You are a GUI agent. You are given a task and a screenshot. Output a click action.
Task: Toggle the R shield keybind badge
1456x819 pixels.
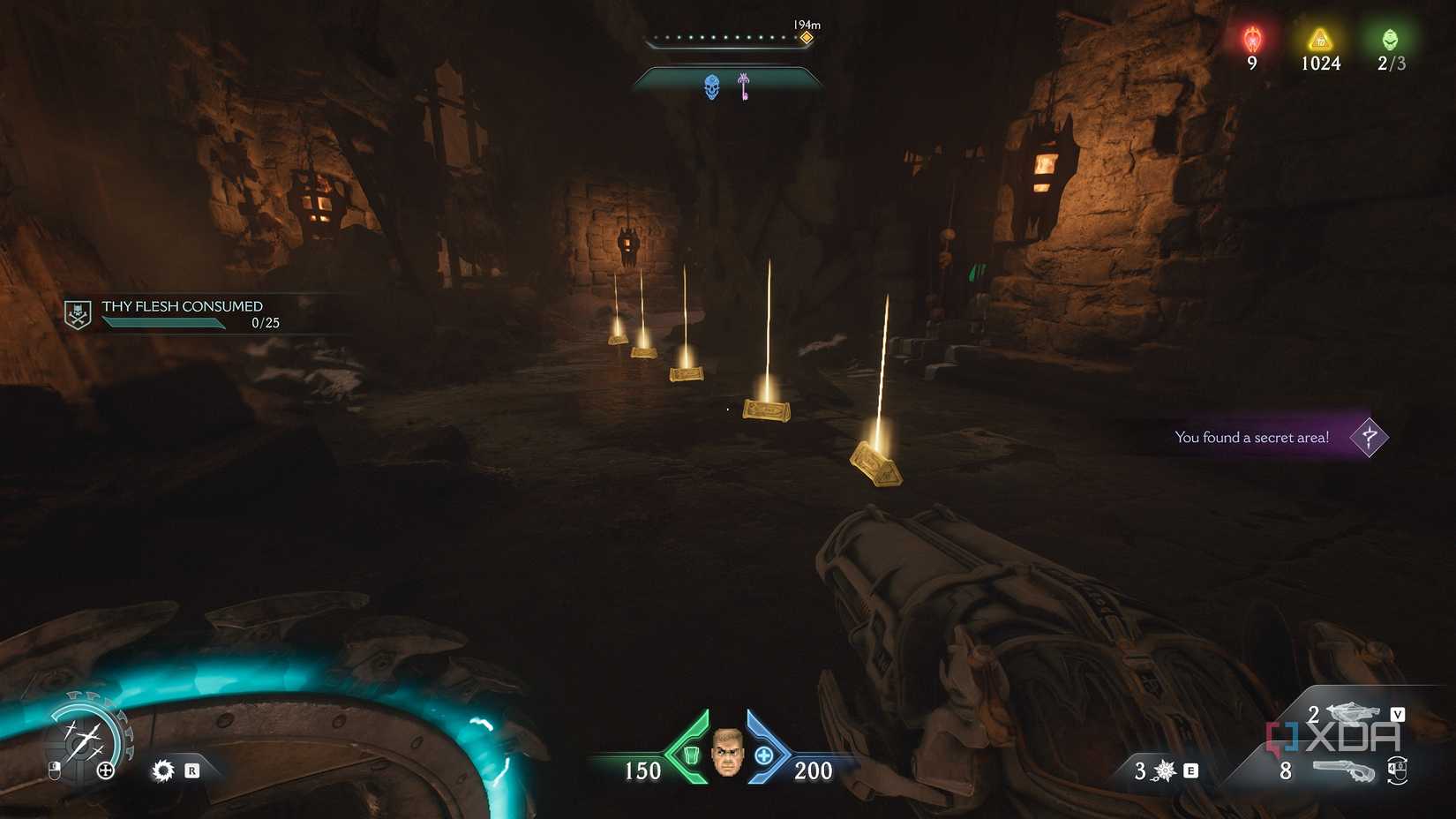(x=192, y=770)
